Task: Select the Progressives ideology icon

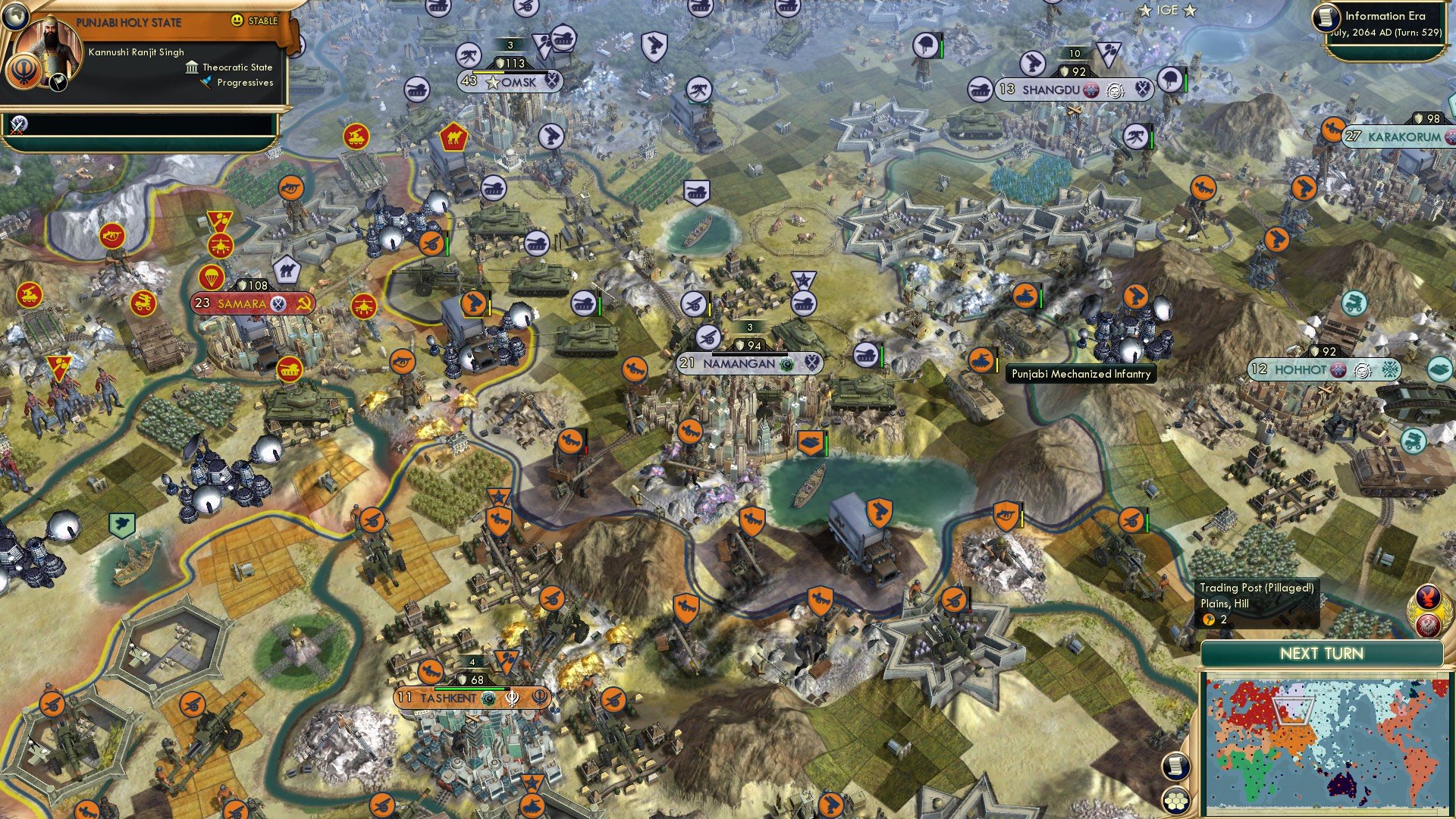Action: pos(206,82)
